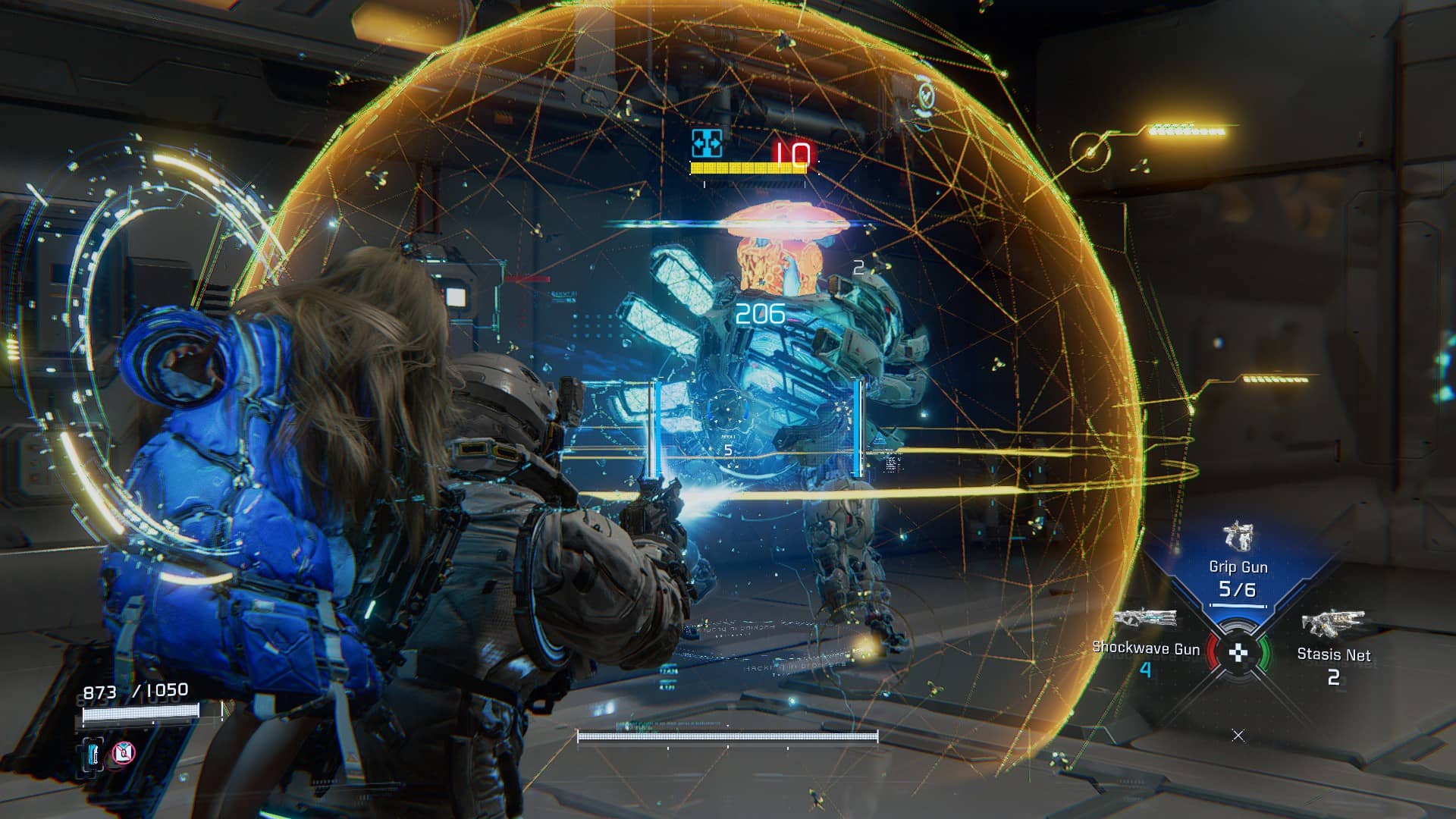Click the crossed-out pink status icon
1456x819 pixels.
tap(124, 753)
